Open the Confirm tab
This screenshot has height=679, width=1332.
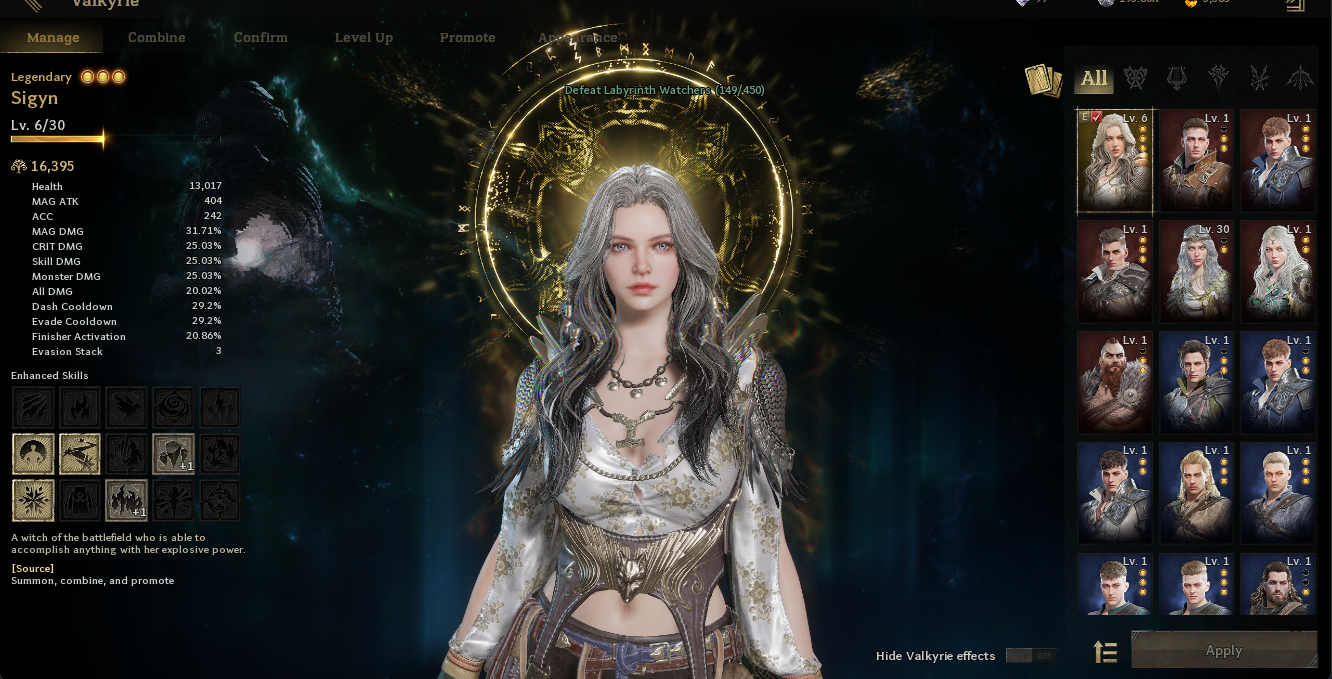click(260, 37)
